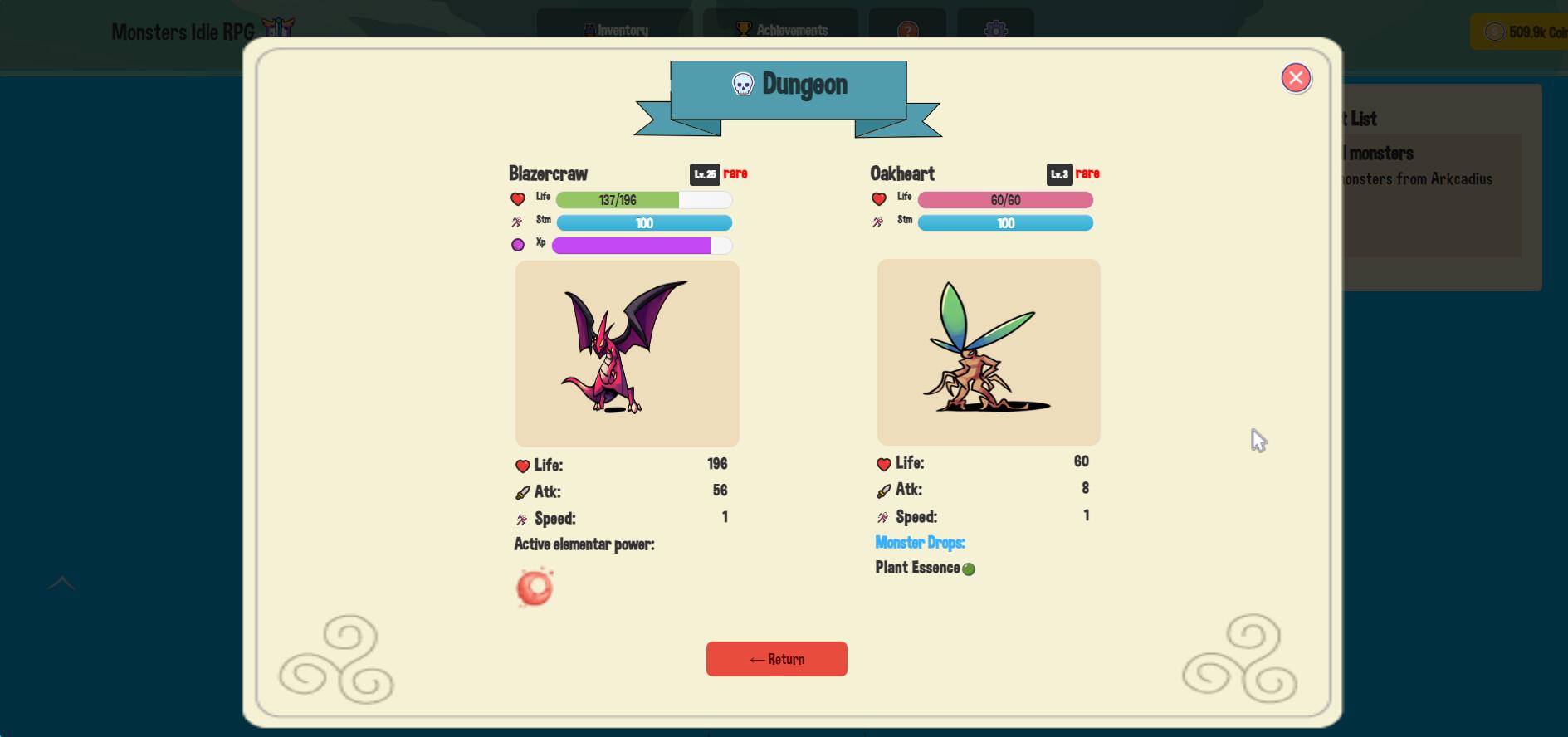Open the game settings gear
This screenshot has width=1568, height=737.
[994, 31]
